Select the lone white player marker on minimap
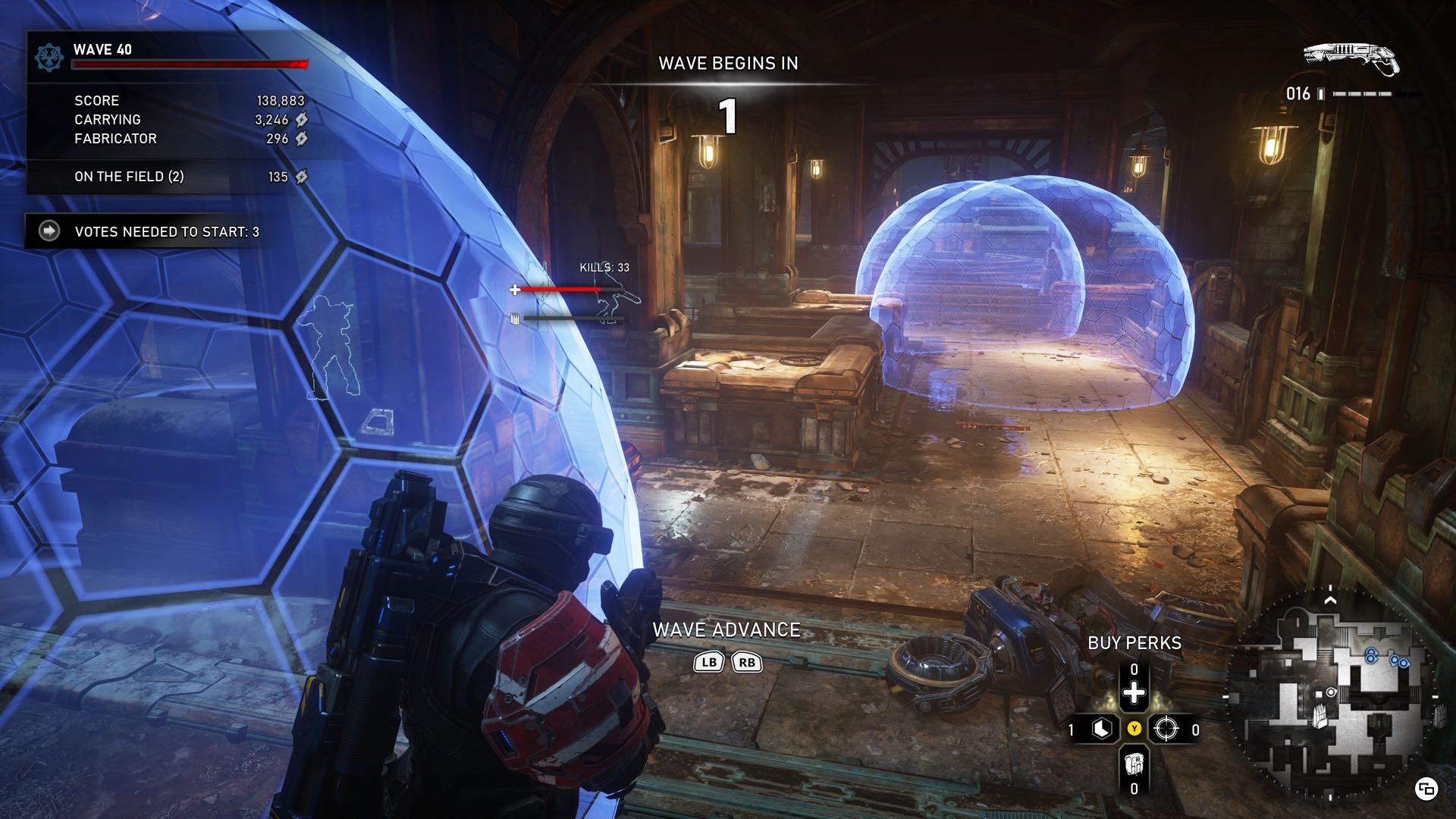Viewport: 1456px width, 819px height. tap(1330, 692)
